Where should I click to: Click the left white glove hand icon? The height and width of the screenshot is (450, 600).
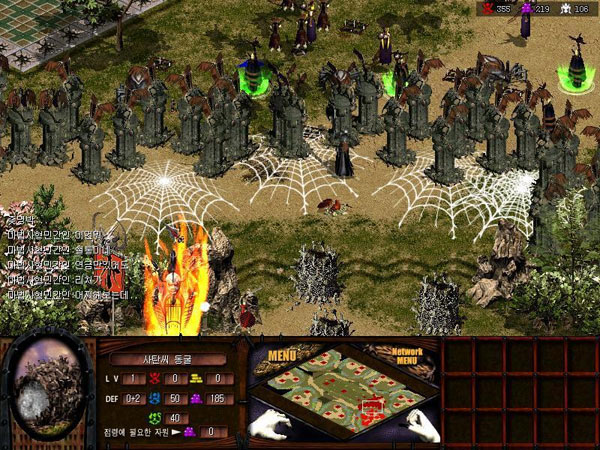271,424
